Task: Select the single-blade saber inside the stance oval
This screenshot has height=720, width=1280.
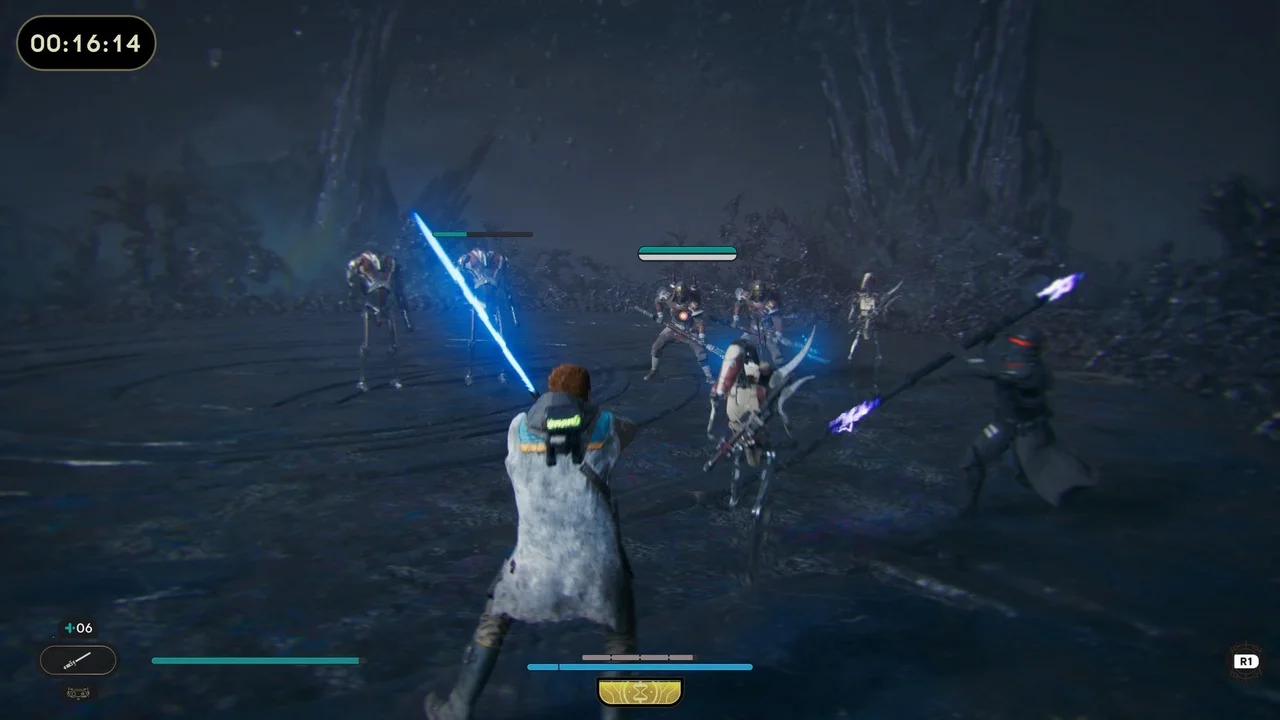Action: coord(78,660)
